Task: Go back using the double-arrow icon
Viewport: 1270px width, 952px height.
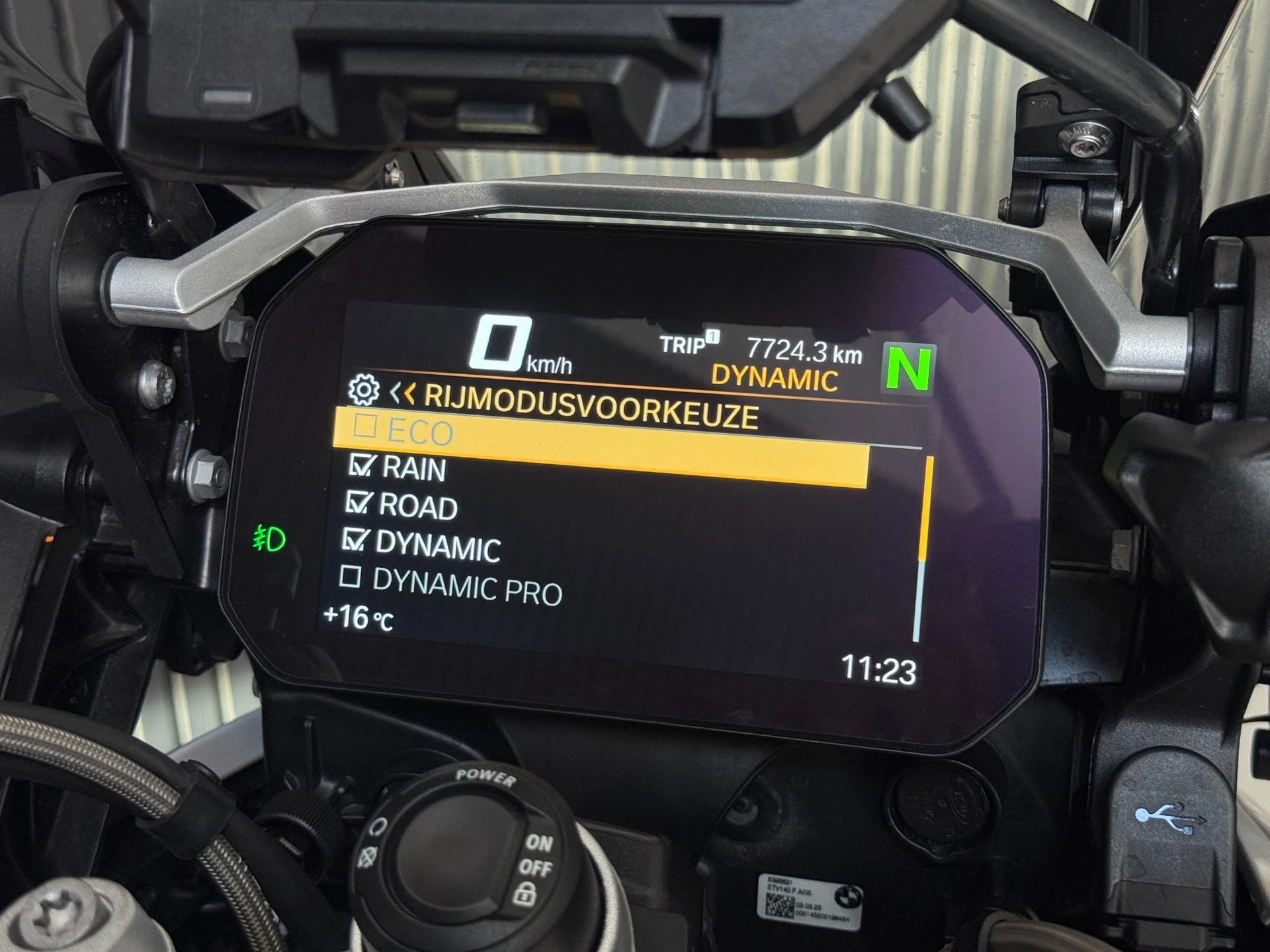Action: [x=402, y=394]
